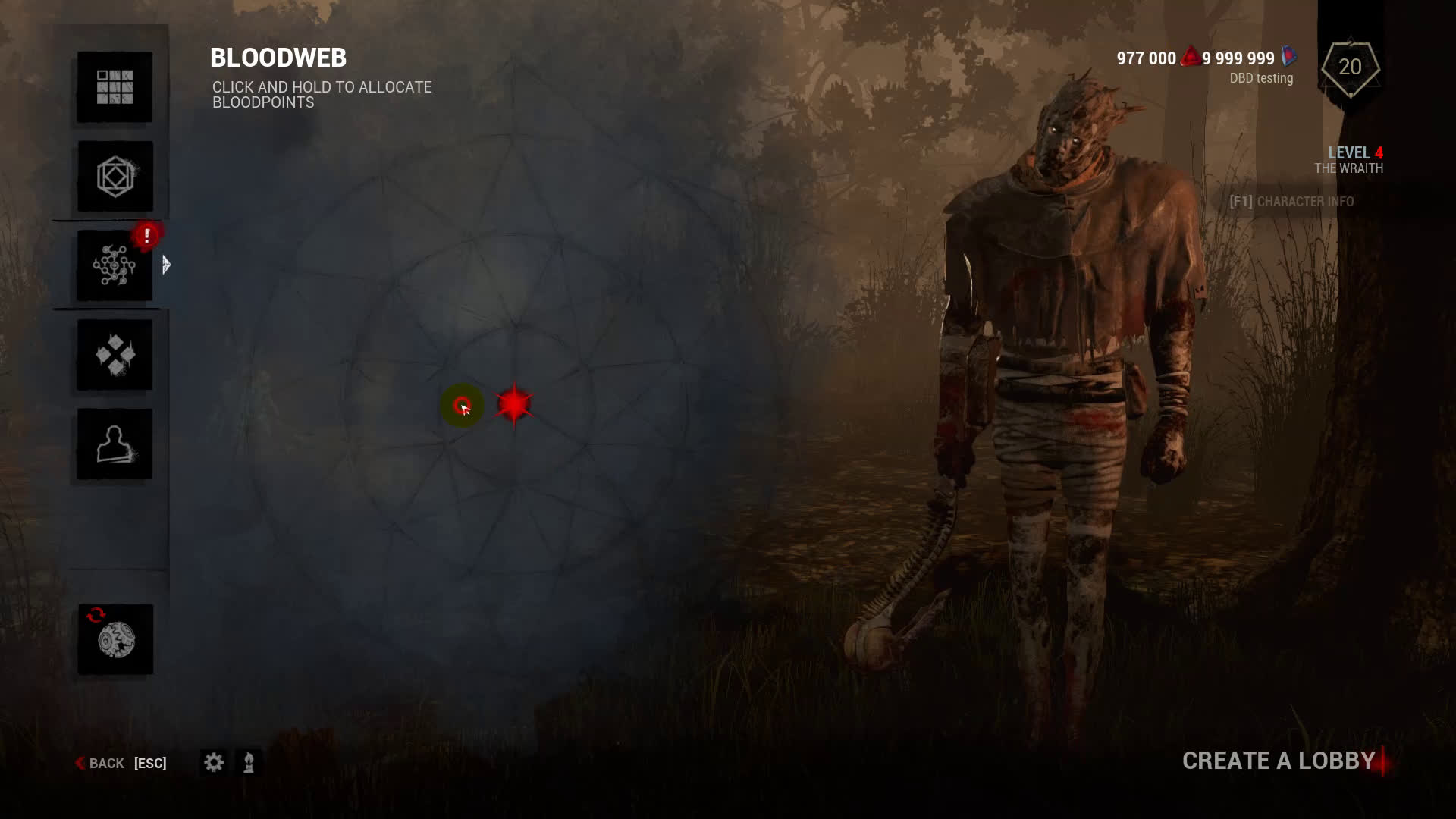Switch role with the swap icon

(x=115, y=639)
